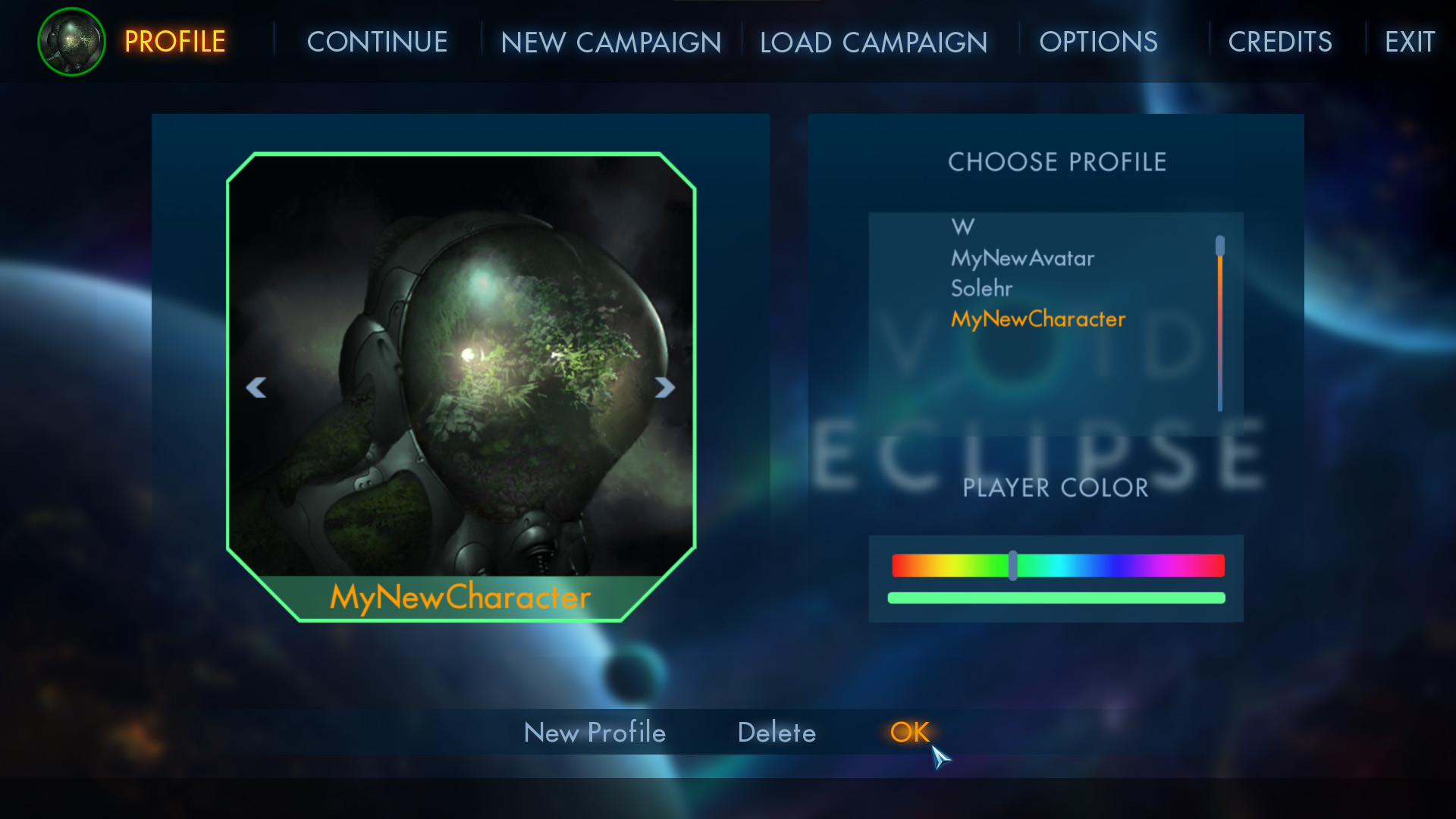This screenshot has width=1456, height=819.
Task: Open the LOAD CAMPAIGN screen
Action: click(873, 42)
